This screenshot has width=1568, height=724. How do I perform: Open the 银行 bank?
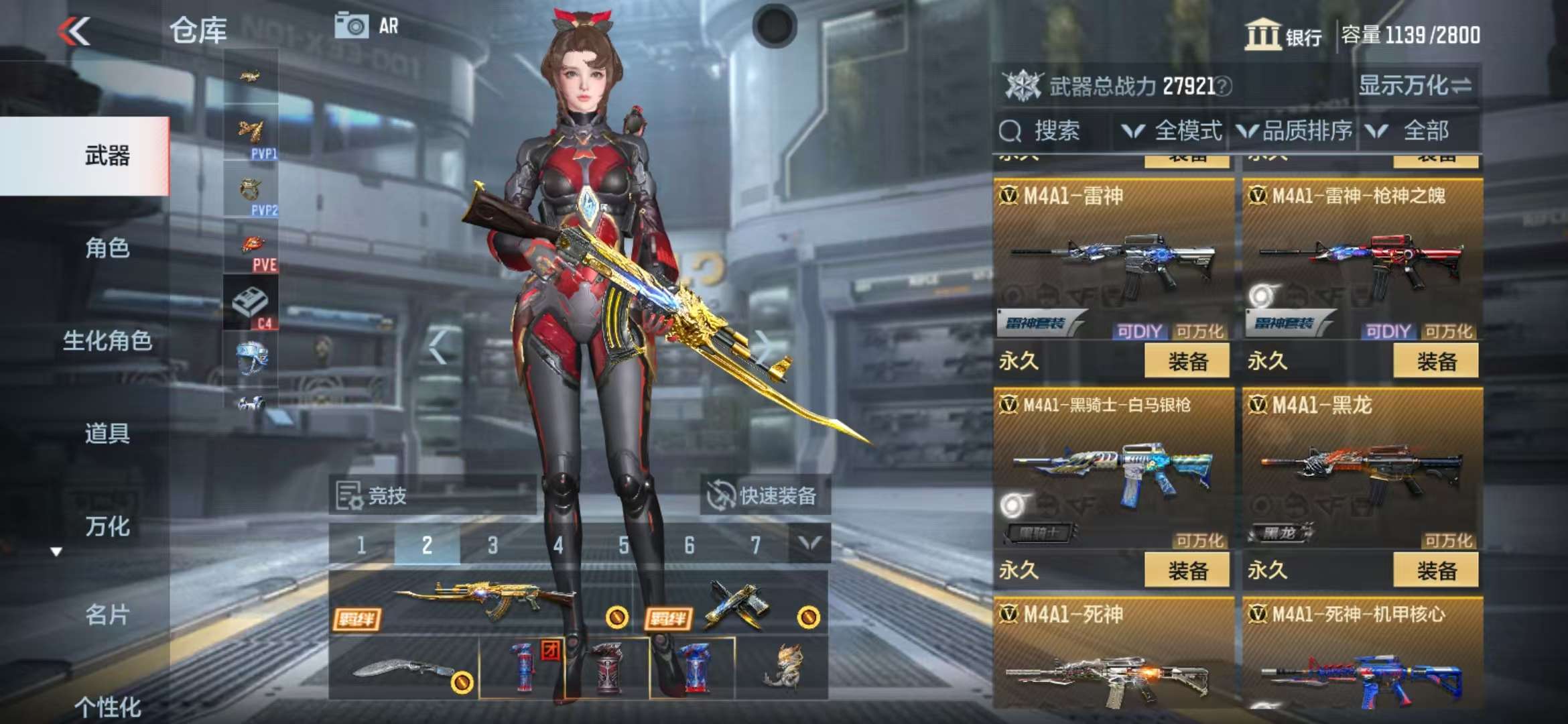point(1283,35)
